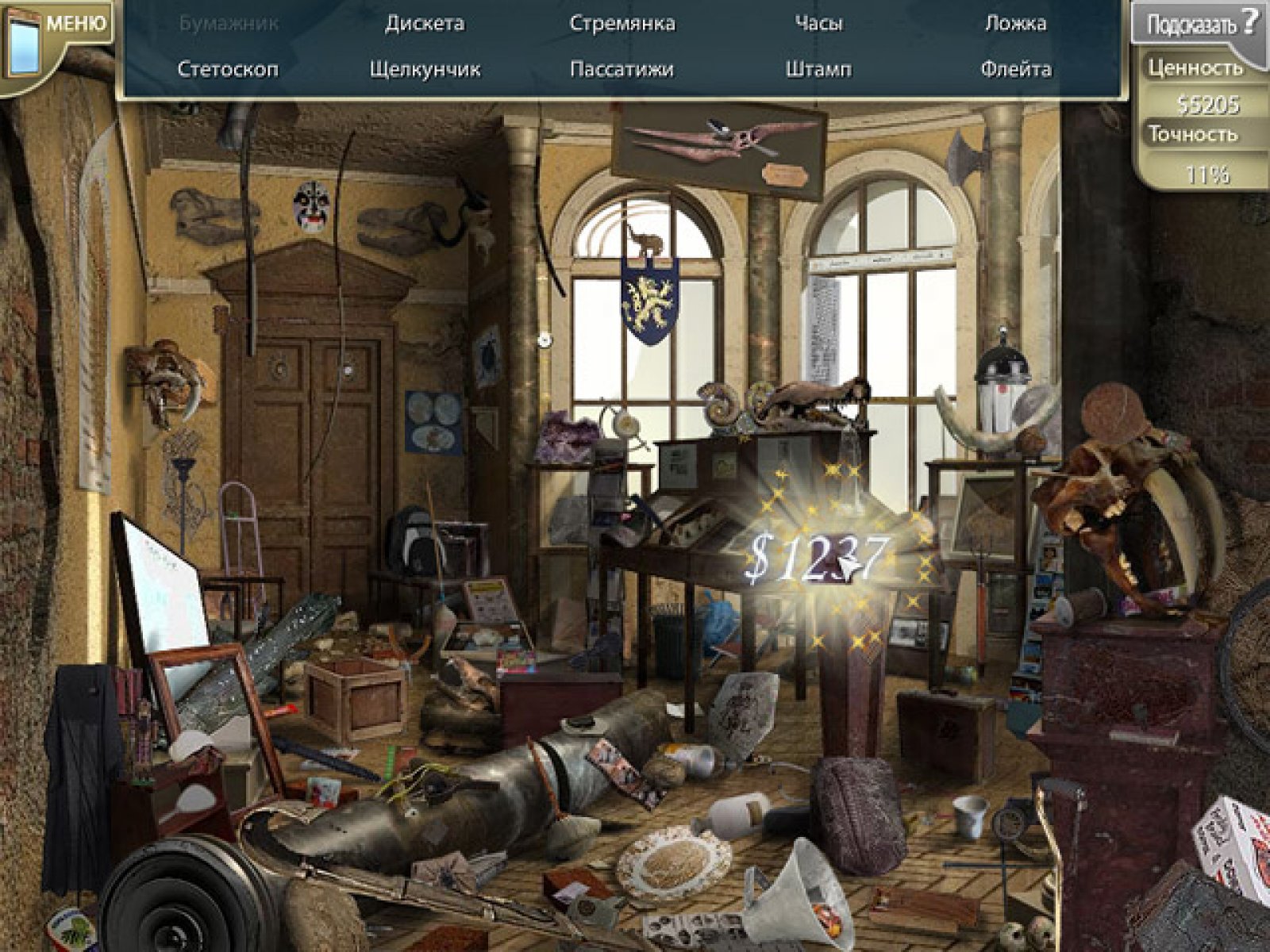
Task: Click the Флейта list entry
Action: 1015,69
